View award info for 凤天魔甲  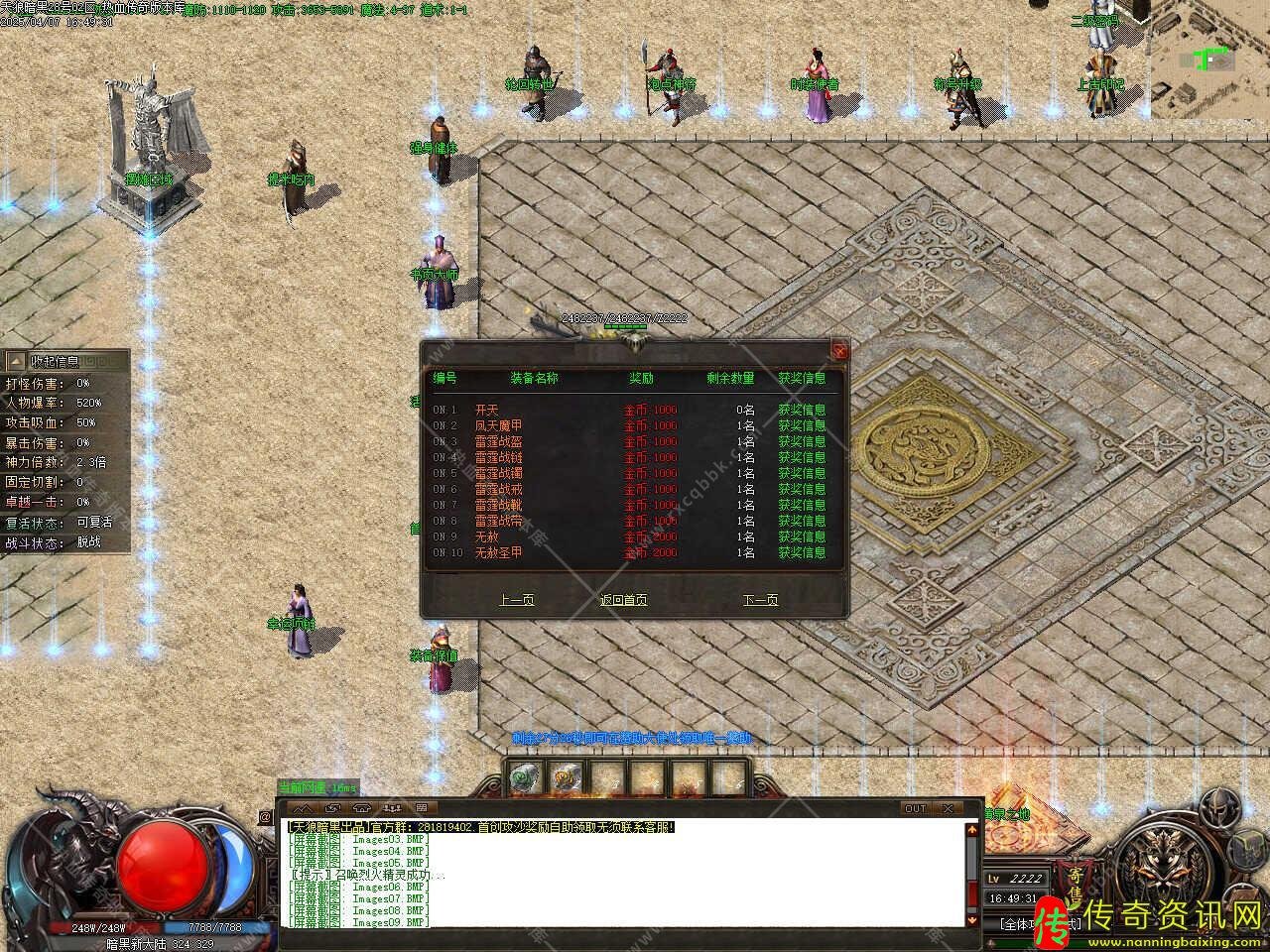pos(801,425)
